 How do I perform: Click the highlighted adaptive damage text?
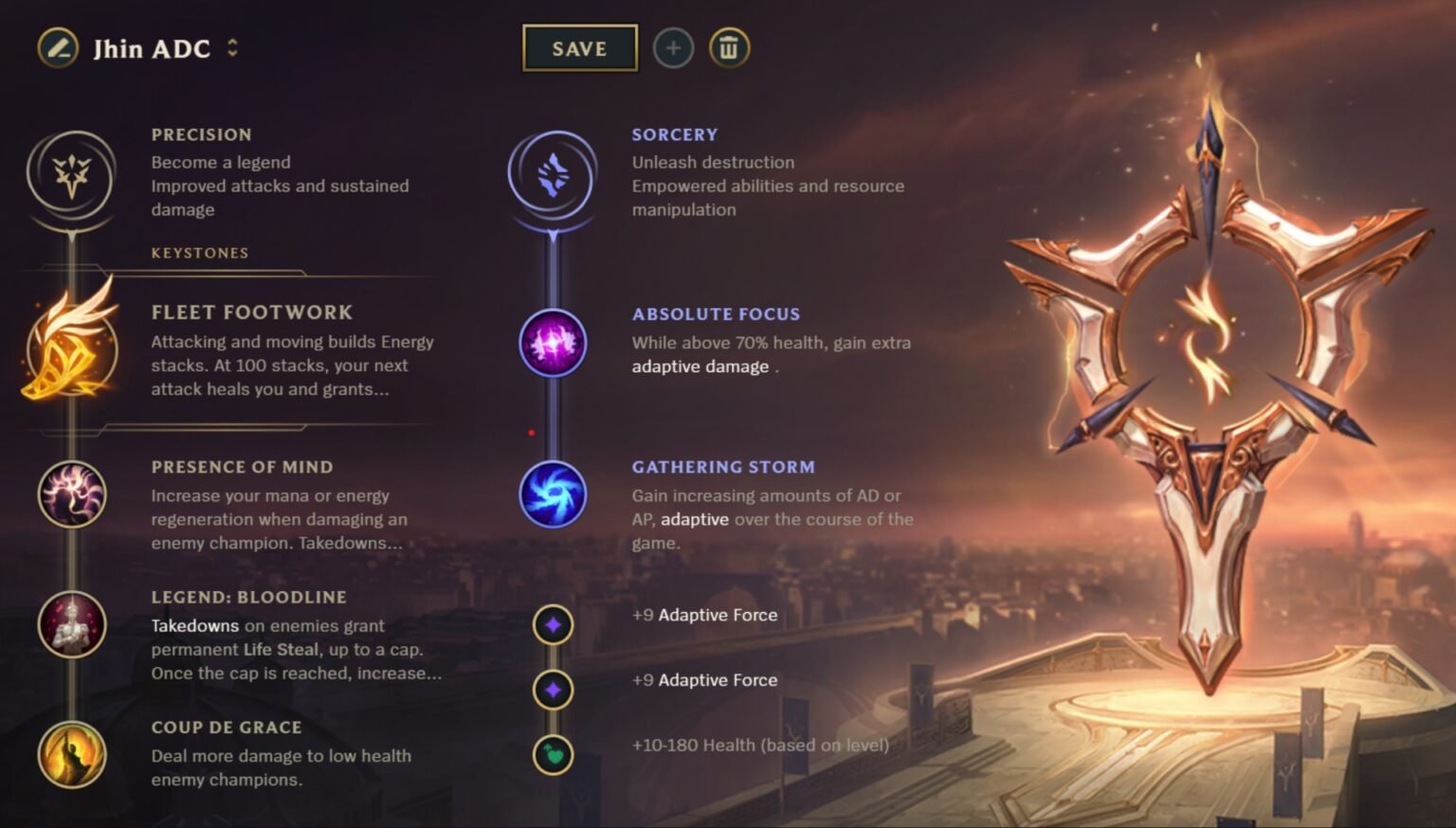coord(699,366)
